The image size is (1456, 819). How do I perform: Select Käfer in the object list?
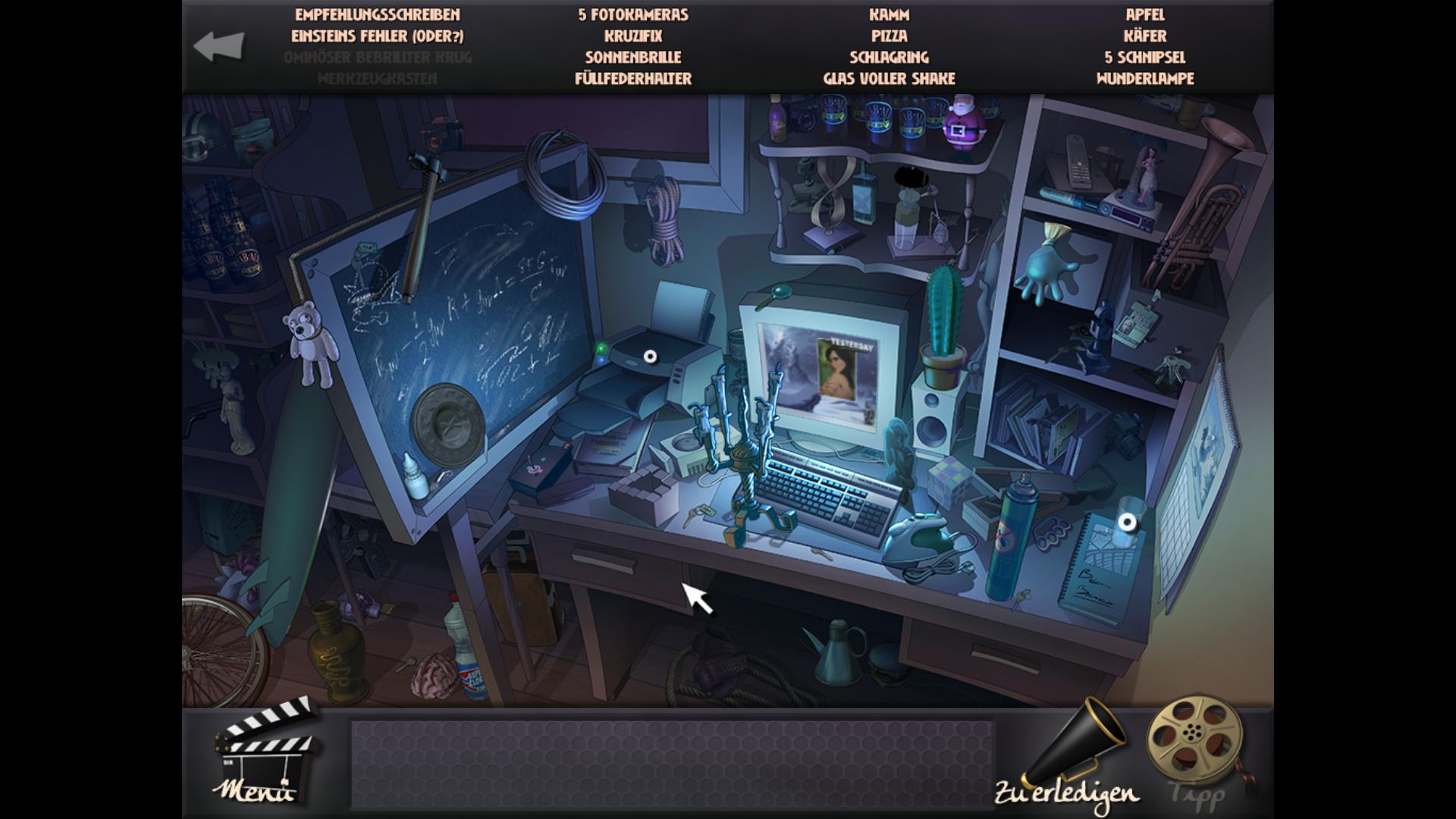(x=1145, y=36)
